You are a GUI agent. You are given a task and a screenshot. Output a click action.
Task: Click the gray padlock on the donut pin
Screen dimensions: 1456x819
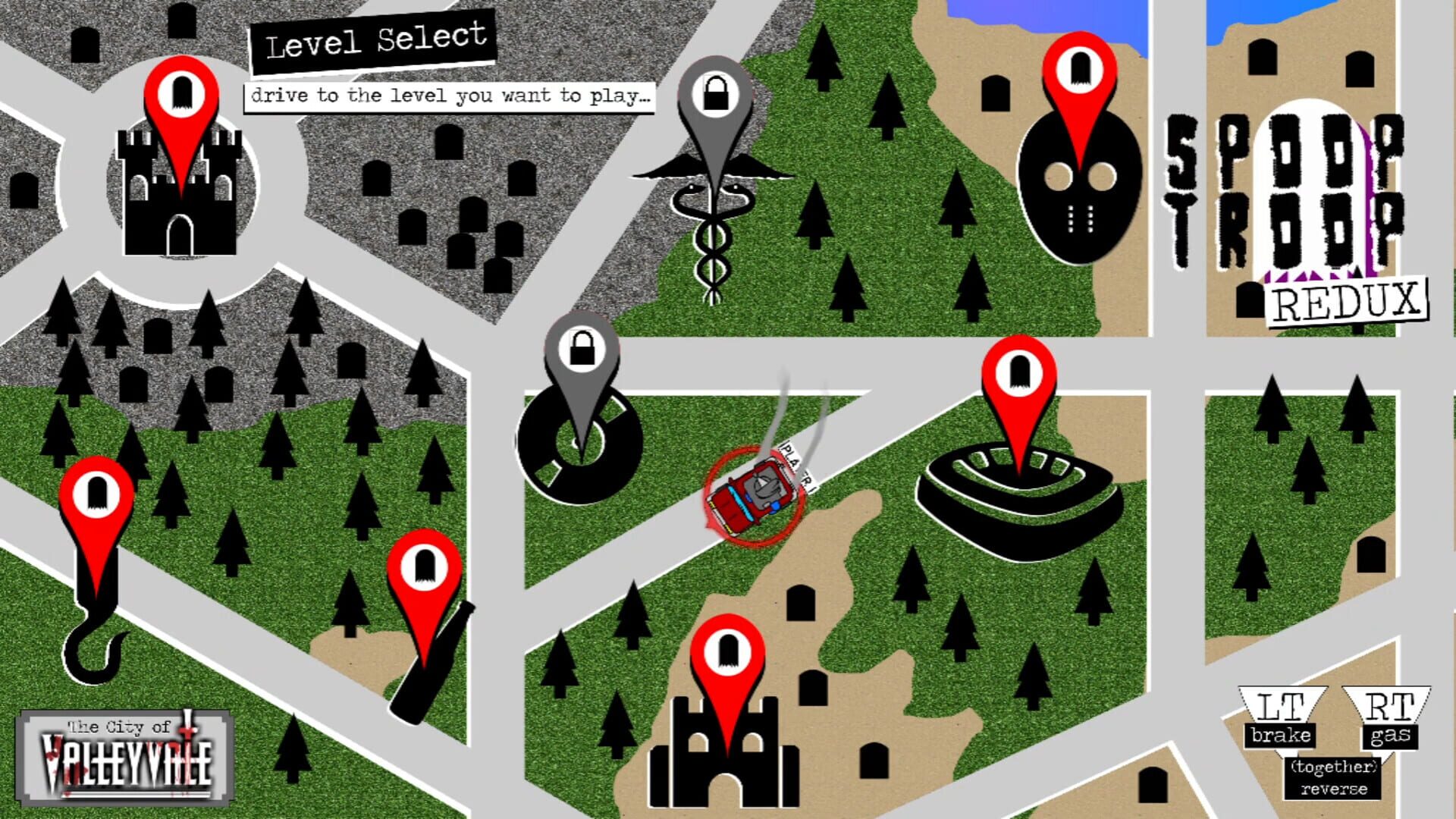pos(583,350)
